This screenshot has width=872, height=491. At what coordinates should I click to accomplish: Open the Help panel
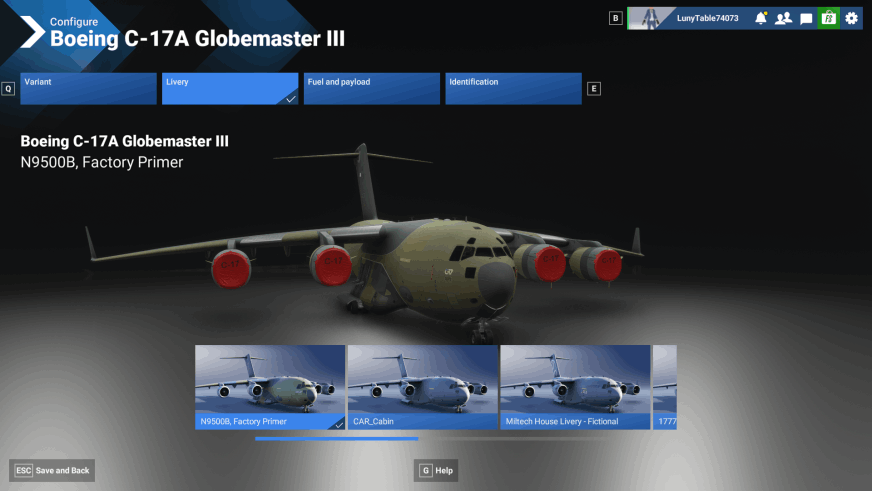click(x=437, y=470)
